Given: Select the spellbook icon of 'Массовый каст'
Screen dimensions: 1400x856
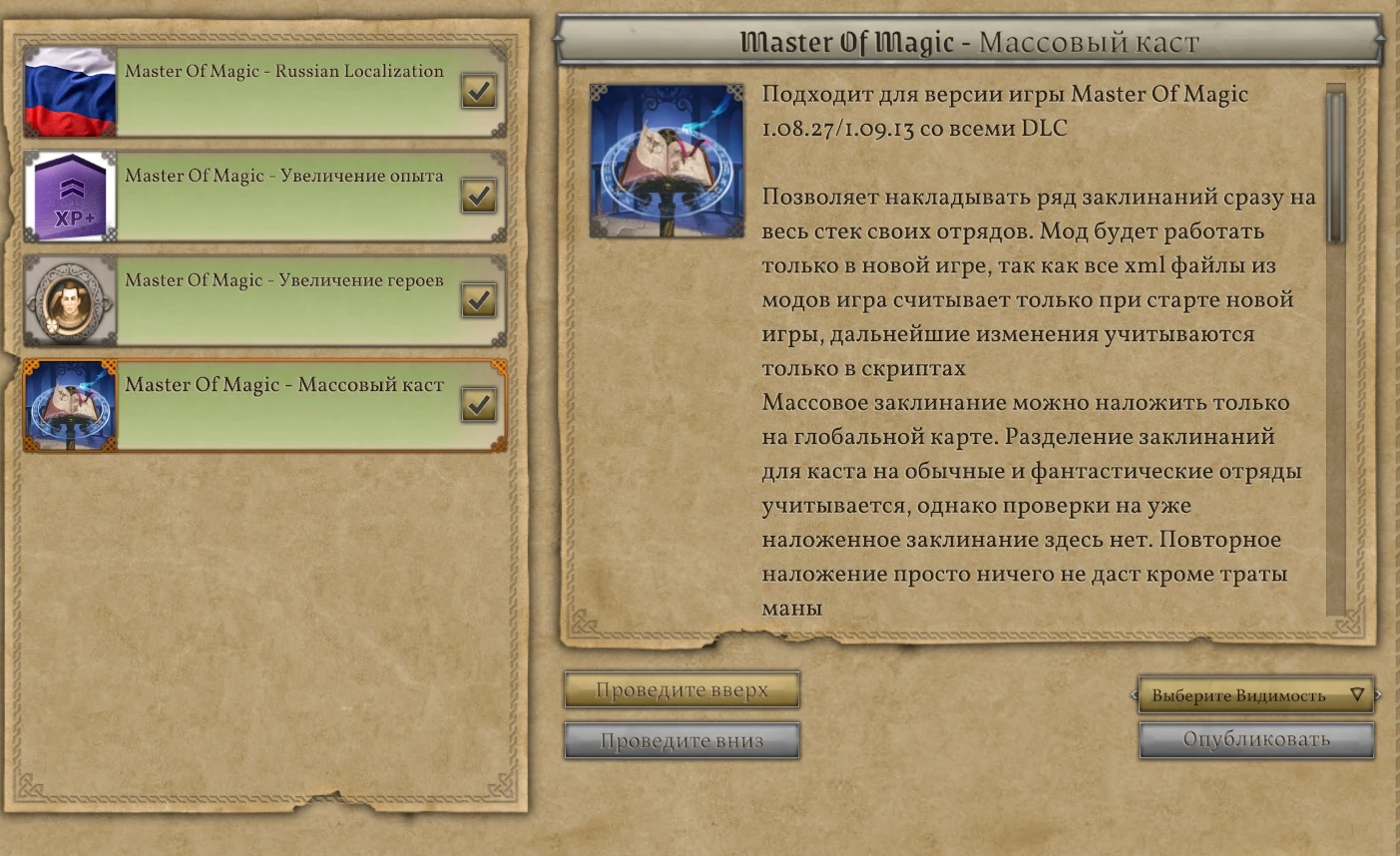Looking at the screenshot, I should click(x=69, y=404).
